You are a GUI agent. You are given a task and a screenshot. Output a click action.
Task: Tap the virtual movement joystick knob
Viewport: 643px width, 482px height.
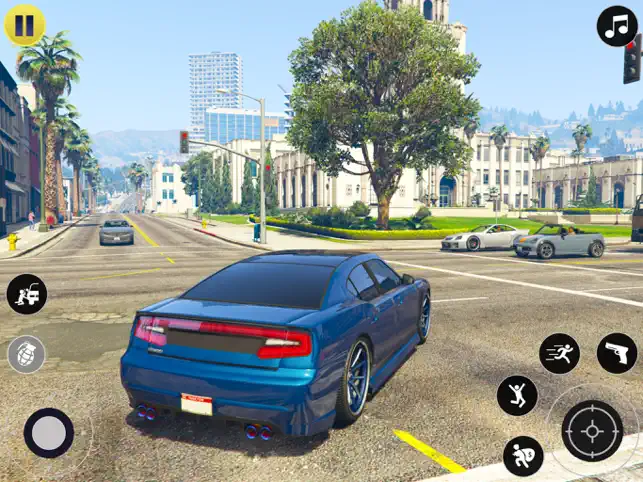click(x=49, y=433)
